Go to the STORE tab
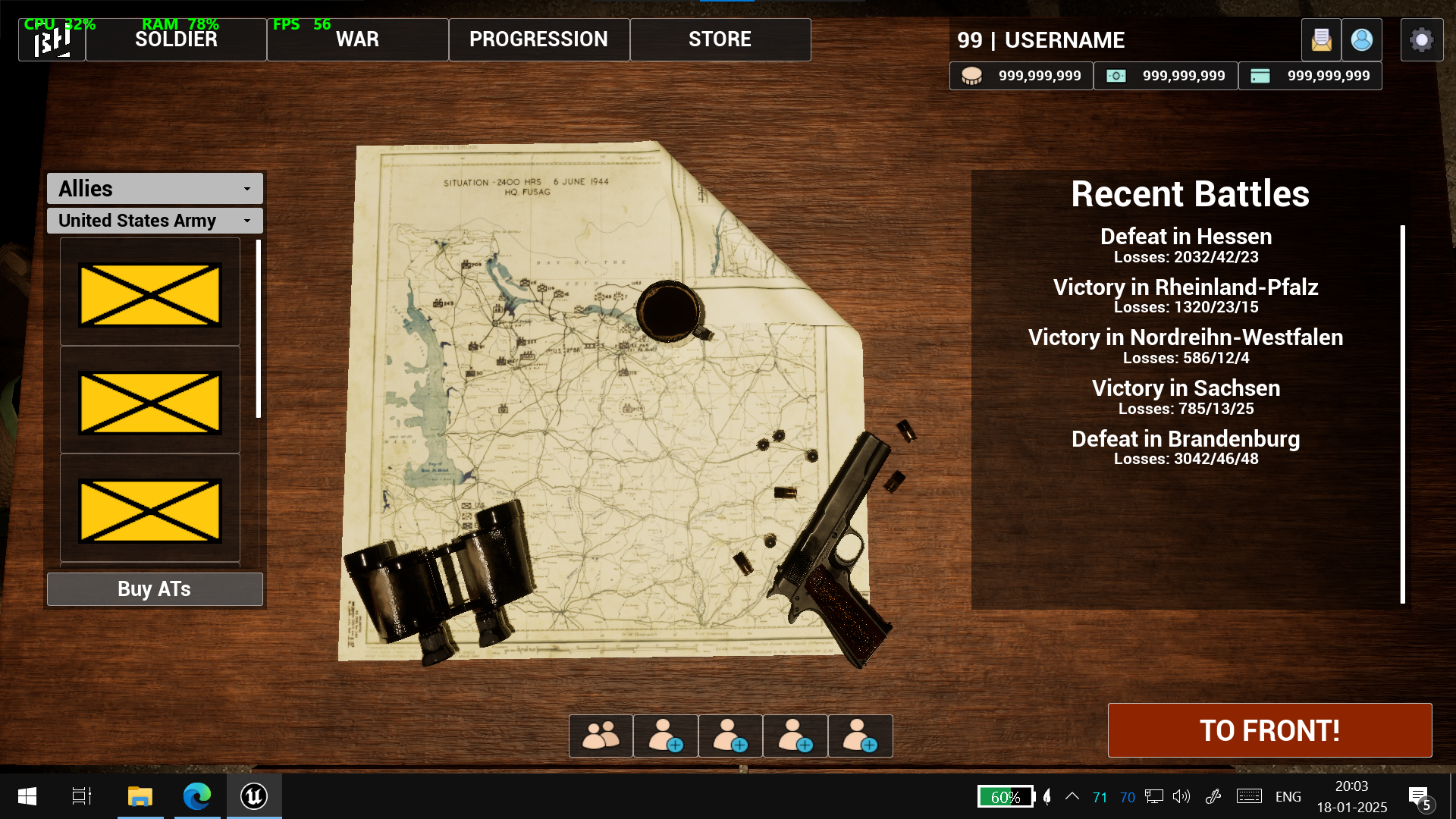The height and width of the screenshot is (819, 1456). pyautogui.click(x=720, y=39)
